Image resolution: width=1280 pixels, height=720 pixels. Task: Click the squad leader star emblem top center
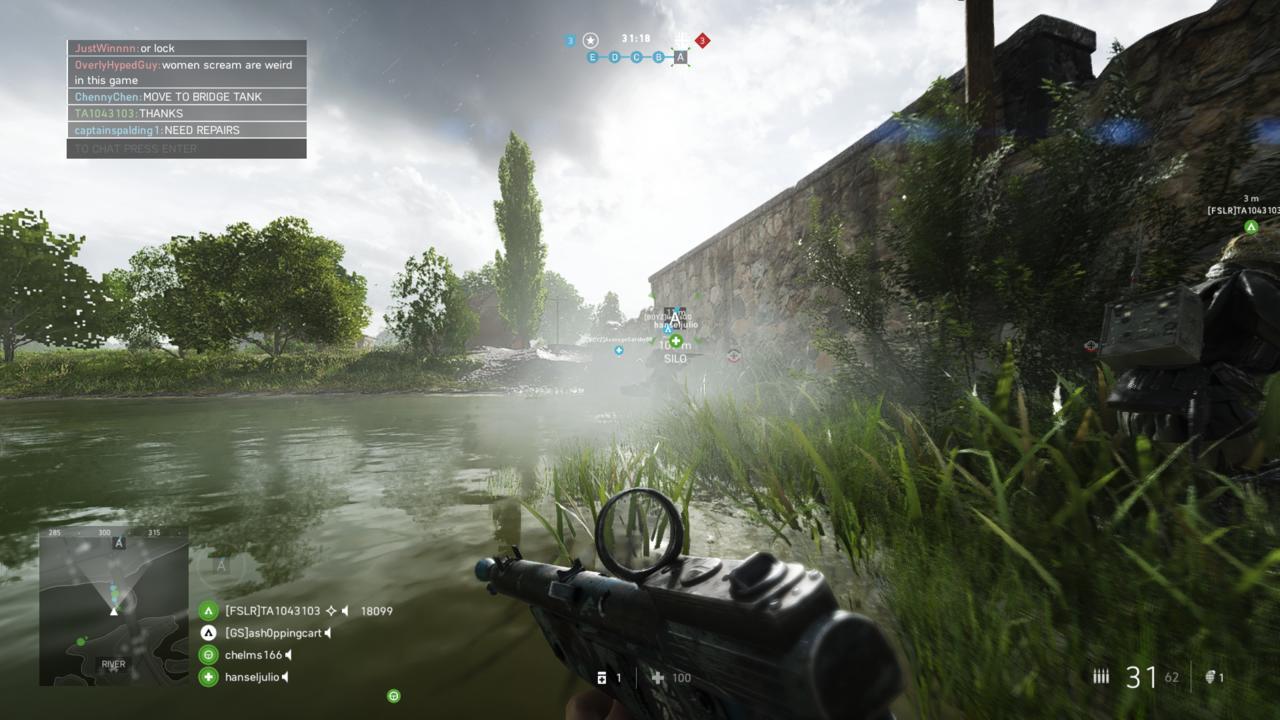pyautogui.click(x=590, y=40)
